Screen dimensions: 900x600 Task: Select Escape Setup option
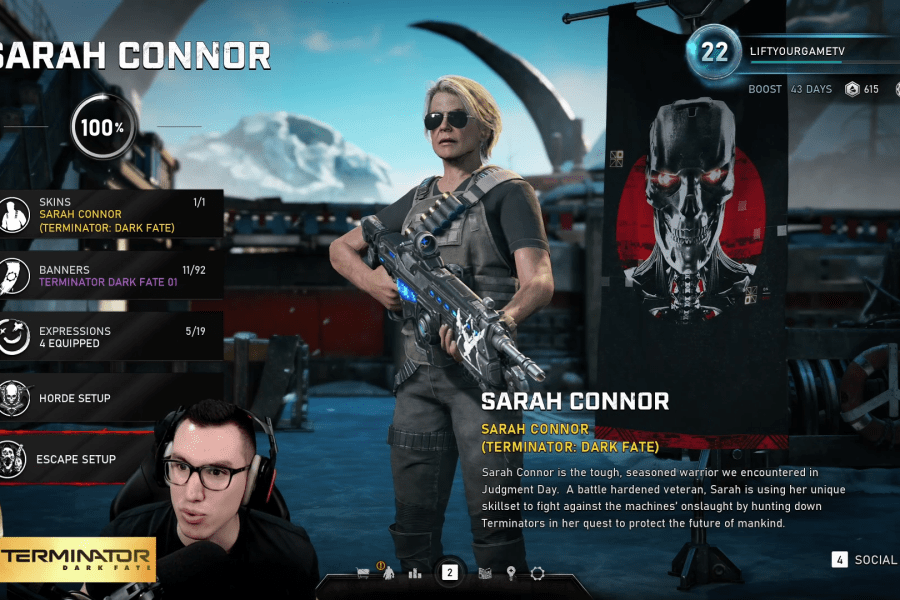tap(110, 459)
